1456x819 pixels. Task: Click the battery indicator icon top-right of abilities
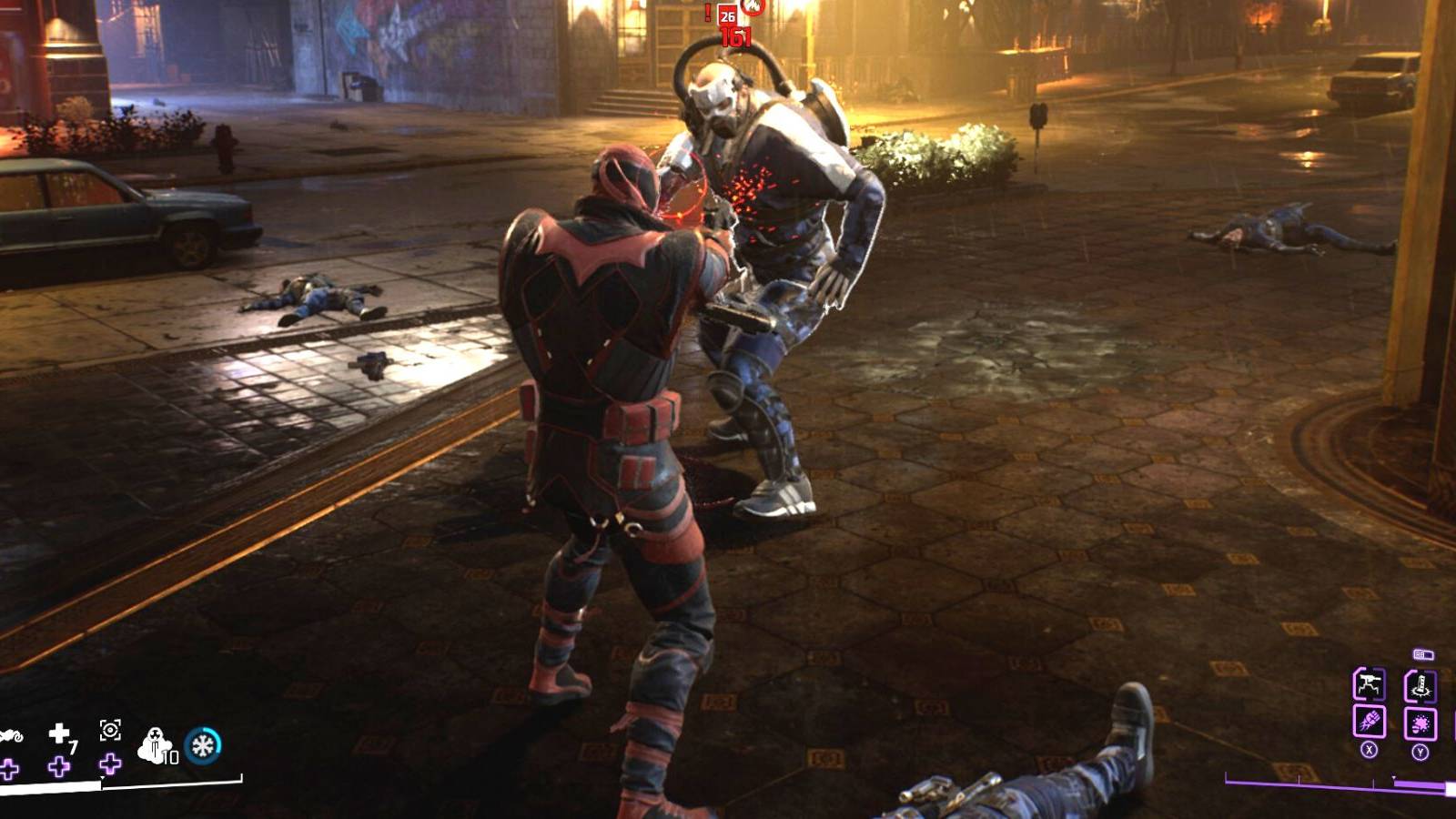point(1423,654)
